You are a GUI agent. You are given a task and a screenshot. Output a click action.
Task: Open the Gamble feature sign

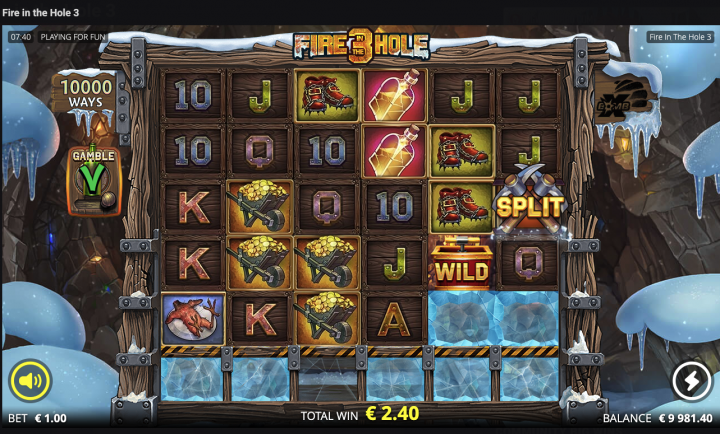(x=93, y=181)
